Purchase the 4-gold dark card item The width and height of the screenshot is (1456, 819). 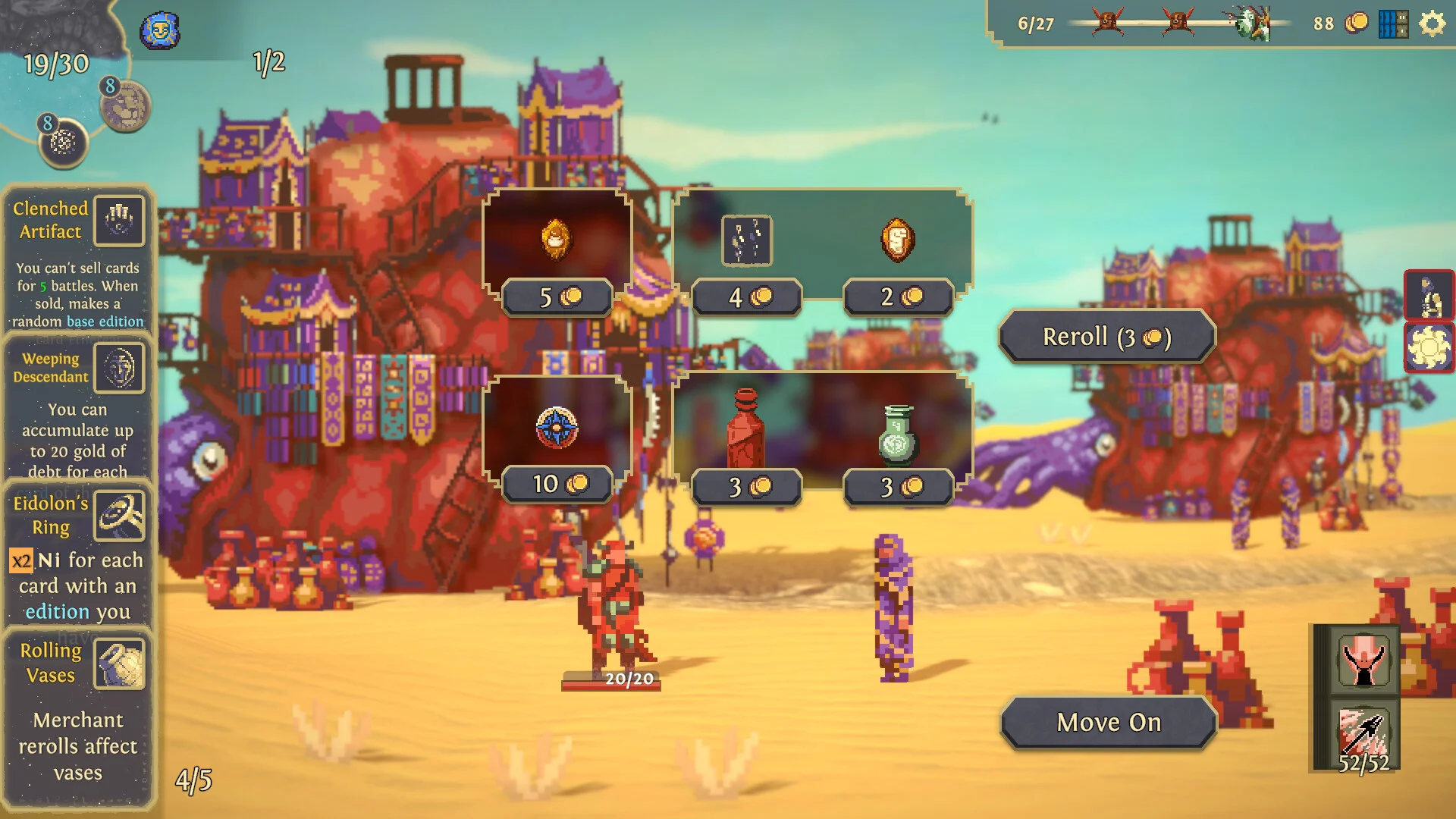pos(747,241)
